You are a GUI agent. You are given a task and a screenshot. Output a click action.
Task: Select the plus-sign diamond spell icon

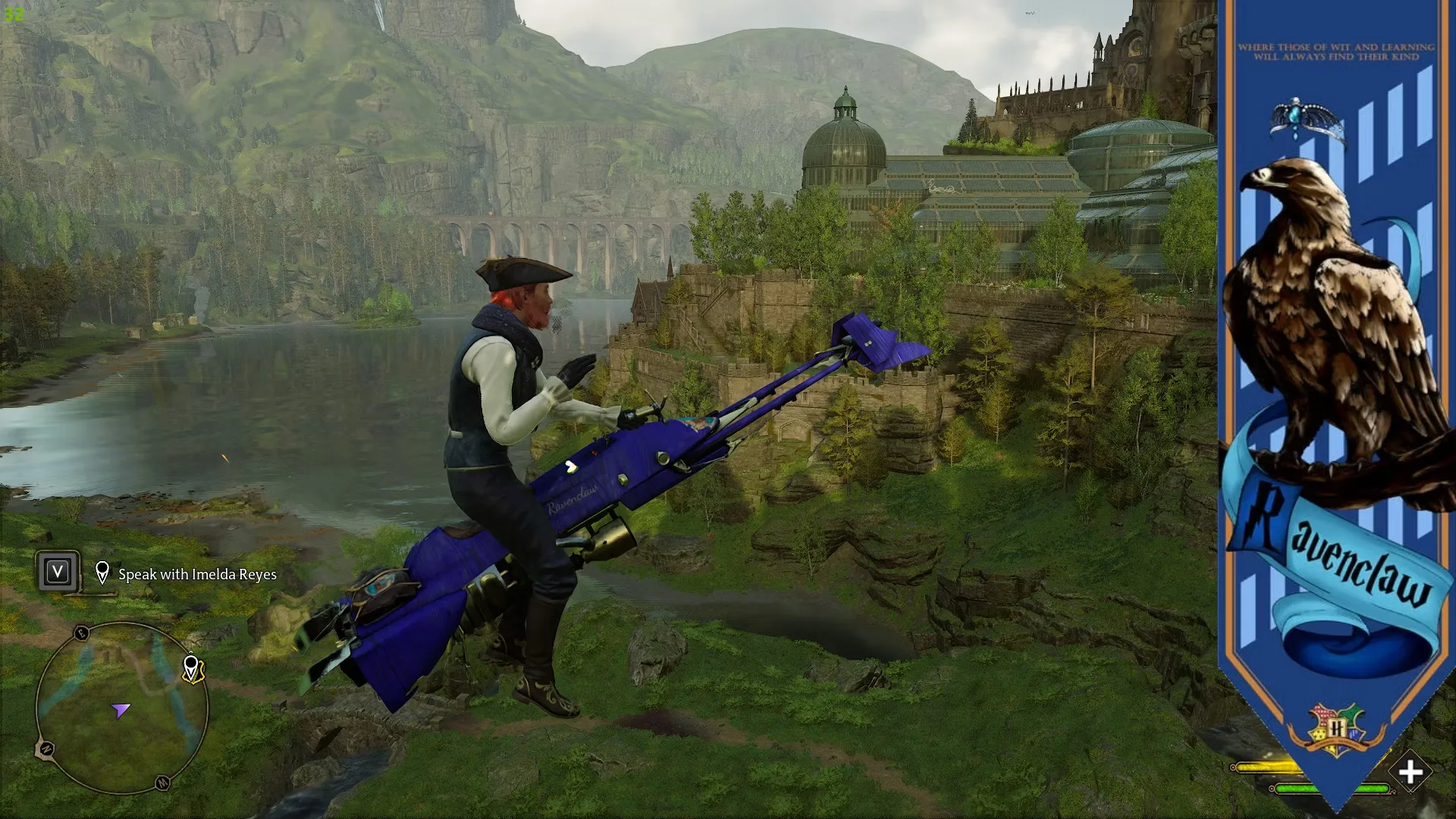pos(1410,773)
